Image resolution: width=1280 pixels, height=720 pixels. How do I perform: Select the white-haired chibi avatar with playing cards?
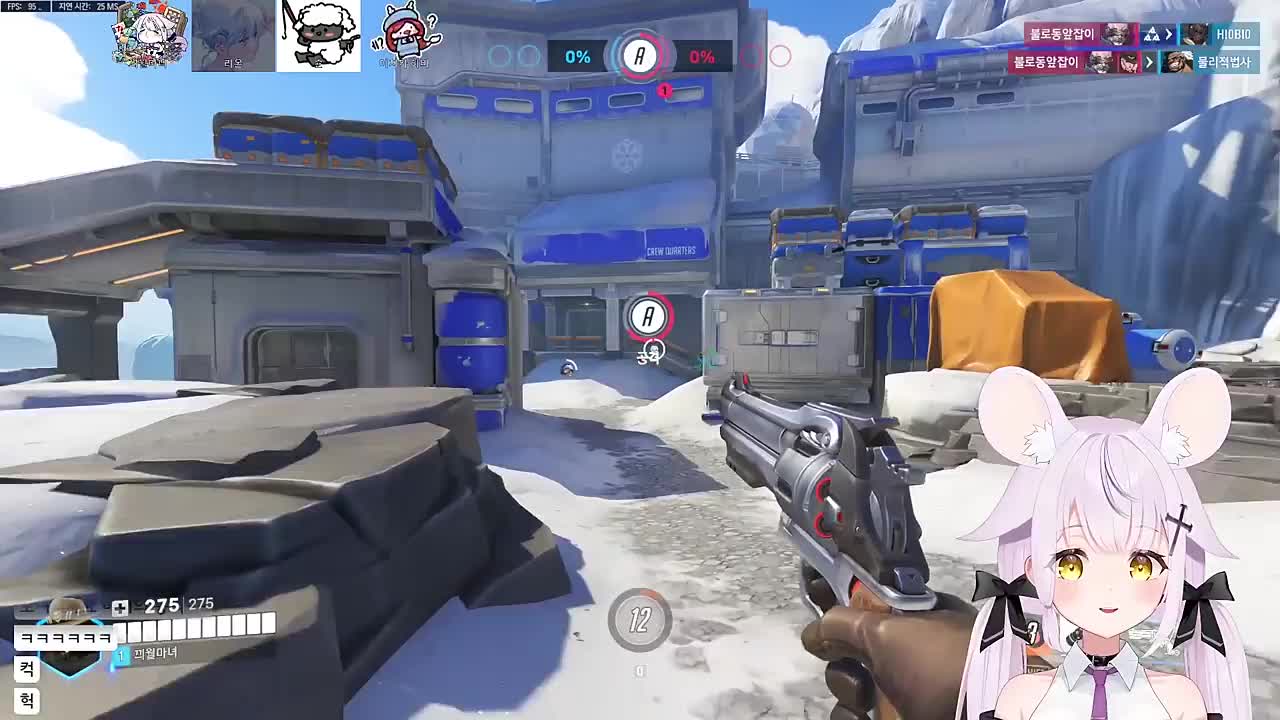pos(150,35)
